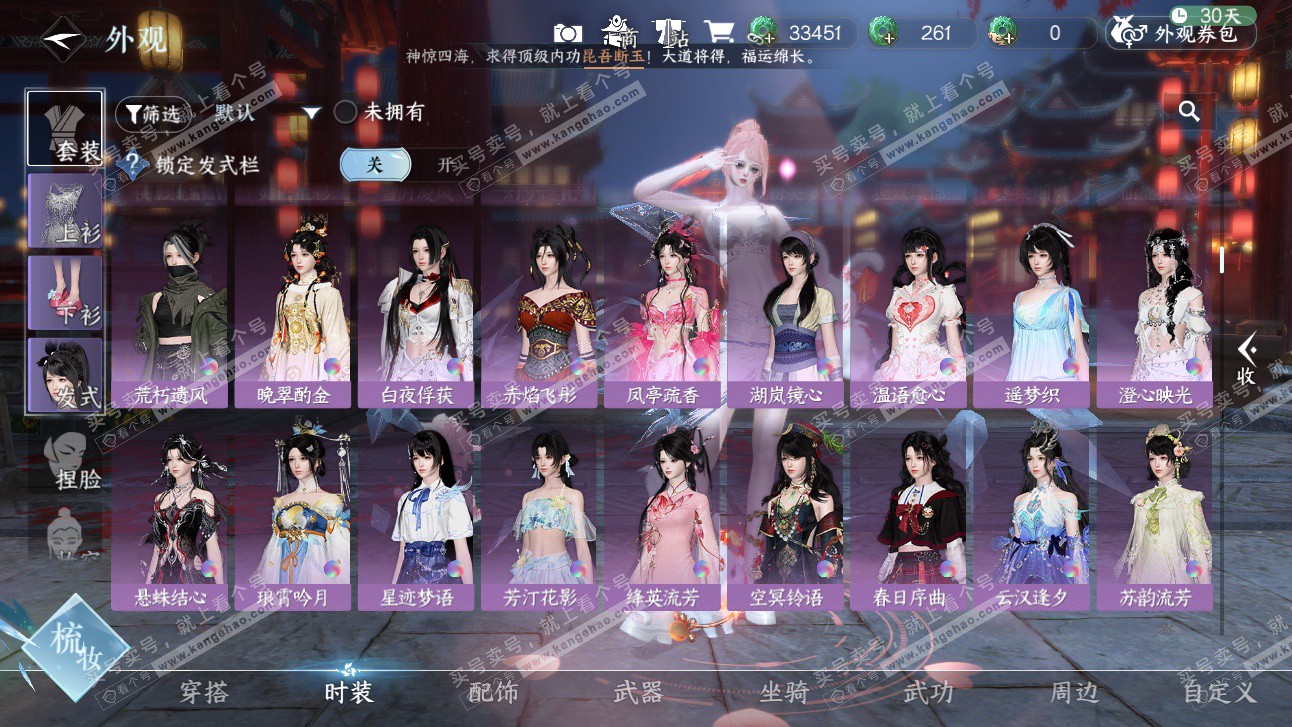Pick the 澄心映光 outfit thumbnail
This screenshot has width=1292, height=727.
(x=1155, y=310)
